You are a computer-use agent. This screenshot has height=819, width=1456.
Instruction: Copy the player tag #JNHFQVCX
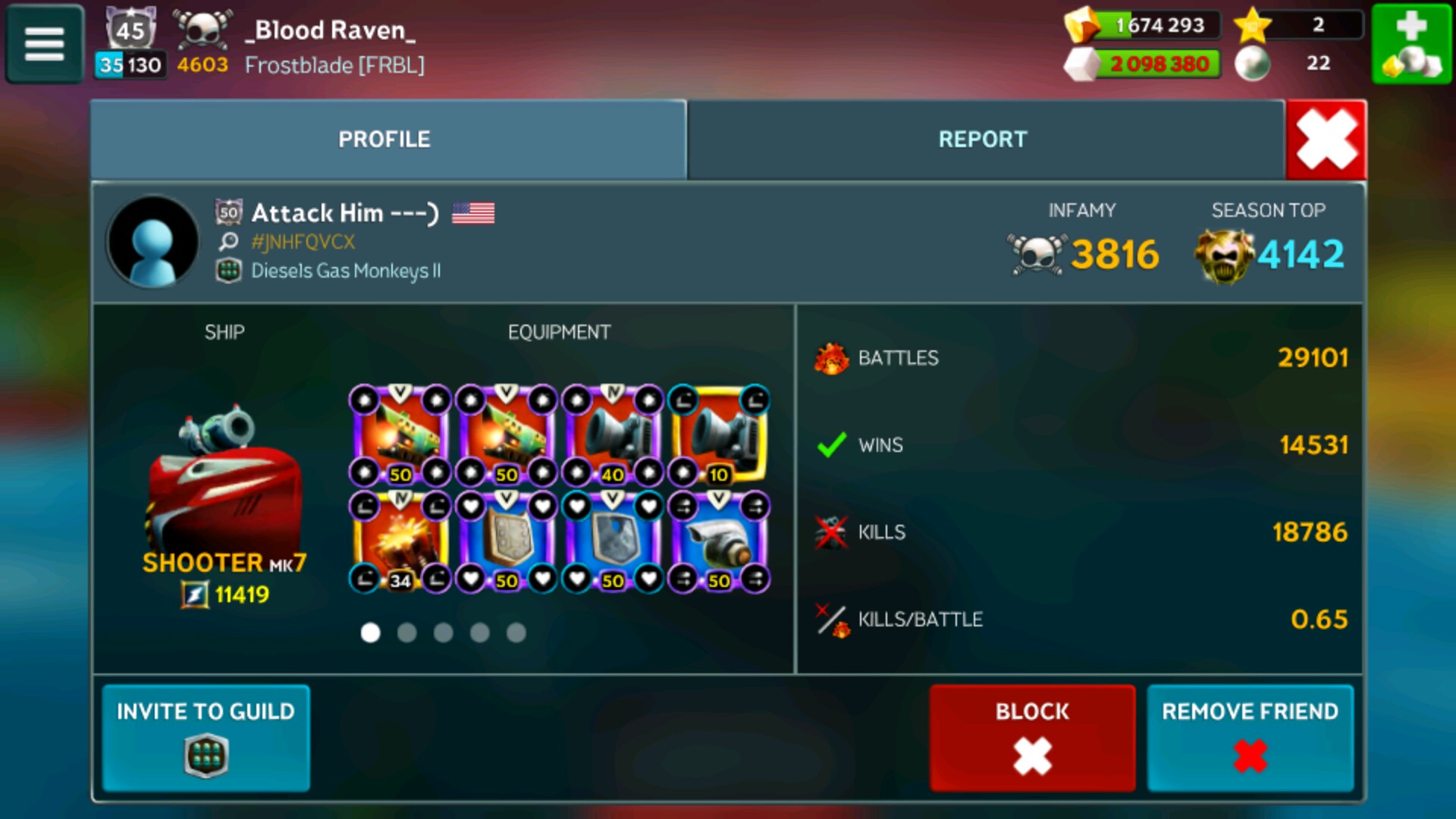click(x=303, y=242)
